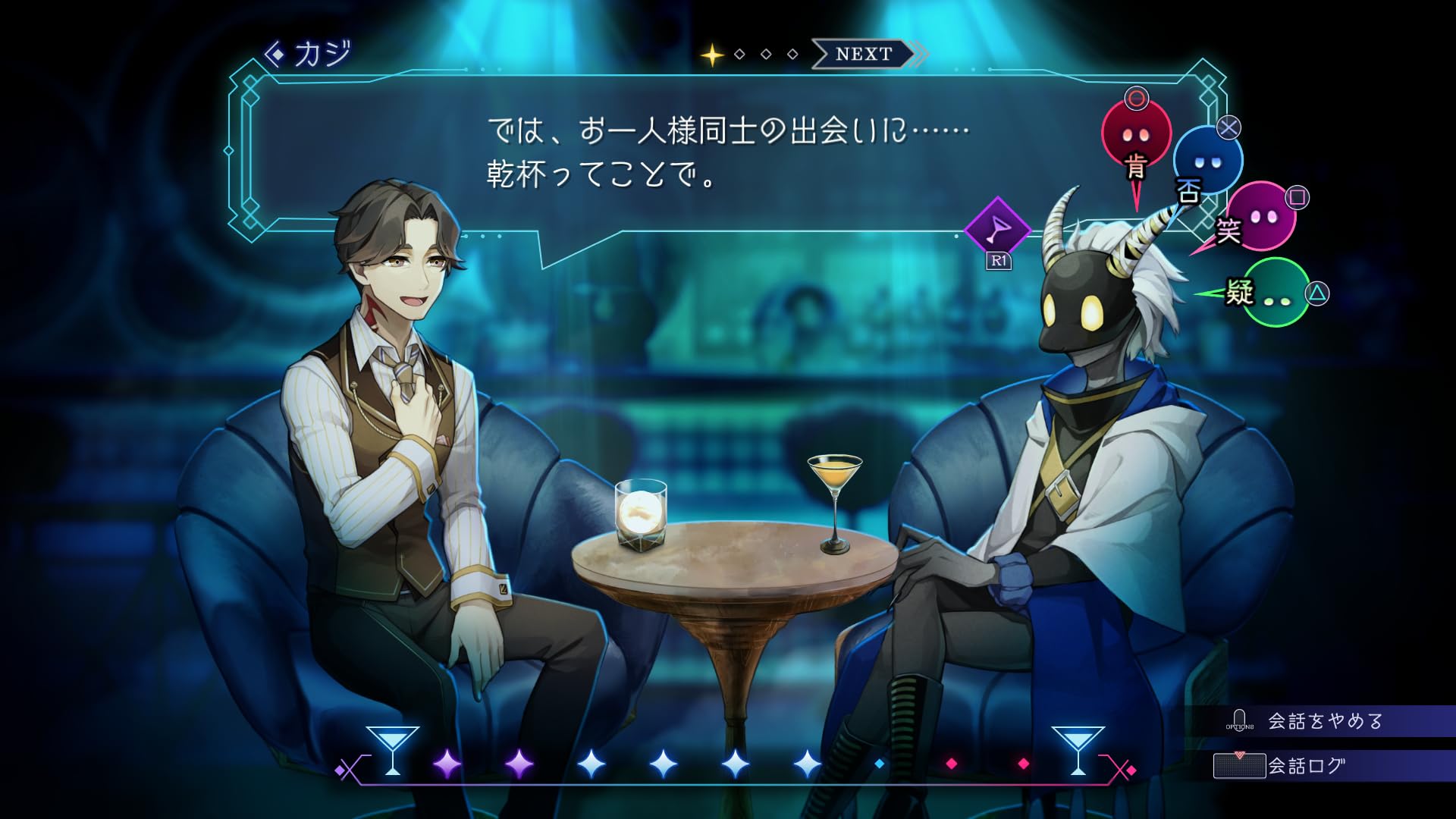Advance dialogue with the NEXT button
The image size is (1456, 819).
click(864, 55)
